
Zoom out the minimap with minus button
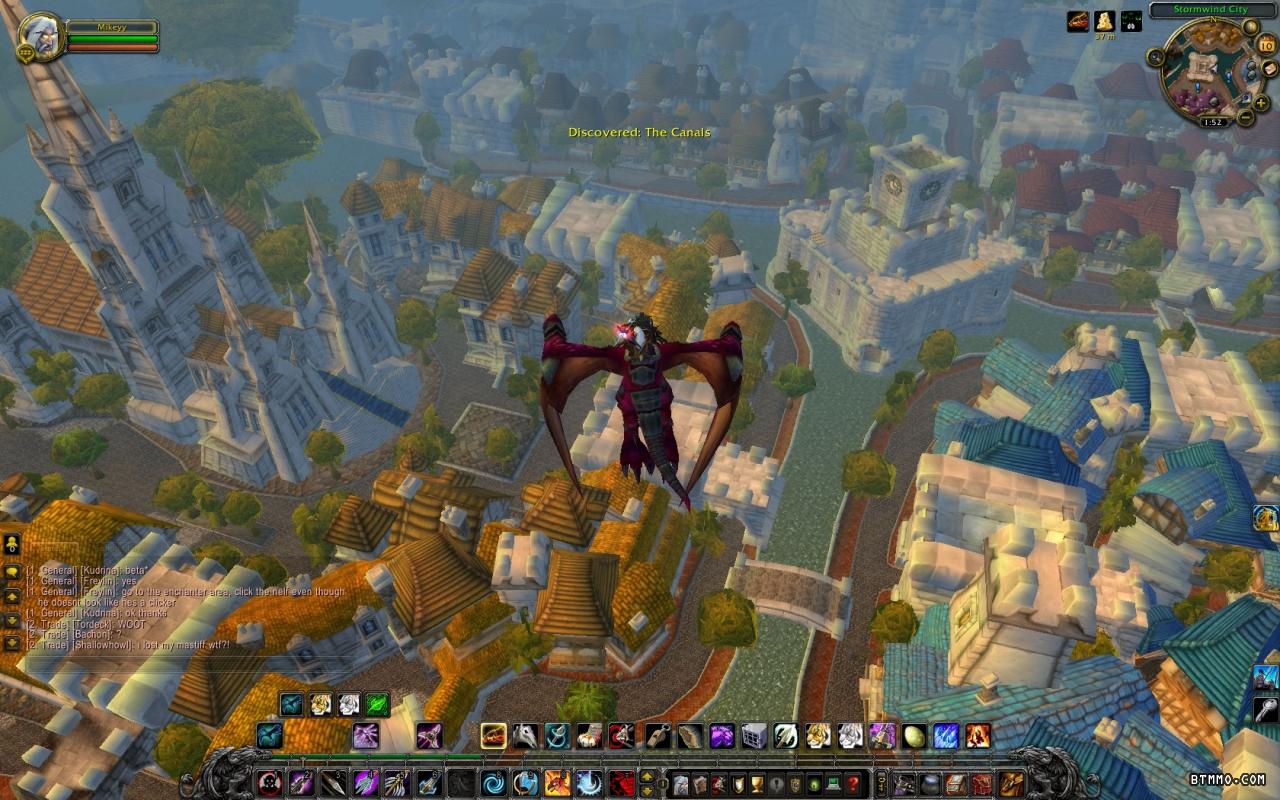(1246, 117)
